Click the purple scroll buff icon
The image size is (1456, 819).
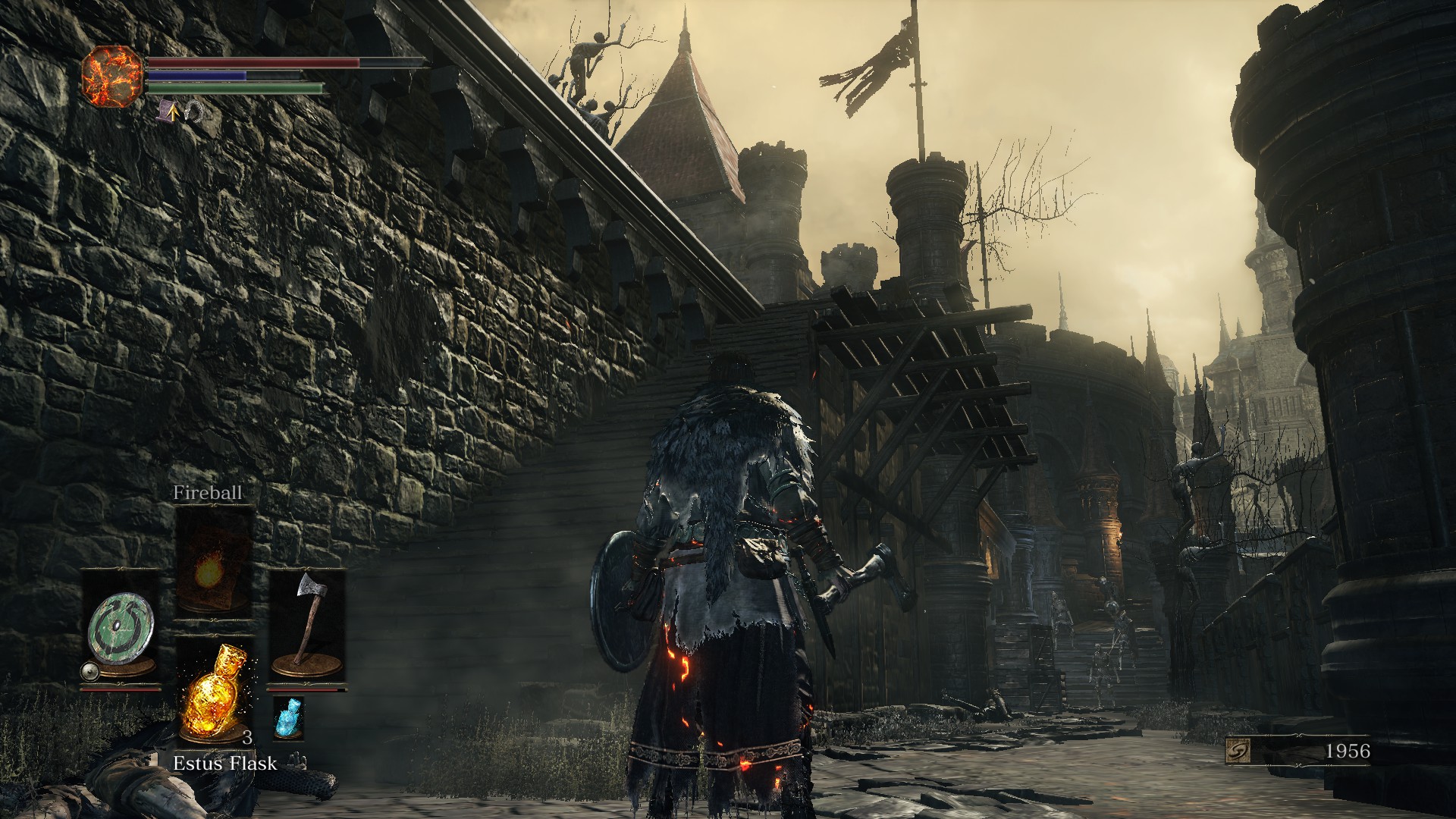pos(168,112)
